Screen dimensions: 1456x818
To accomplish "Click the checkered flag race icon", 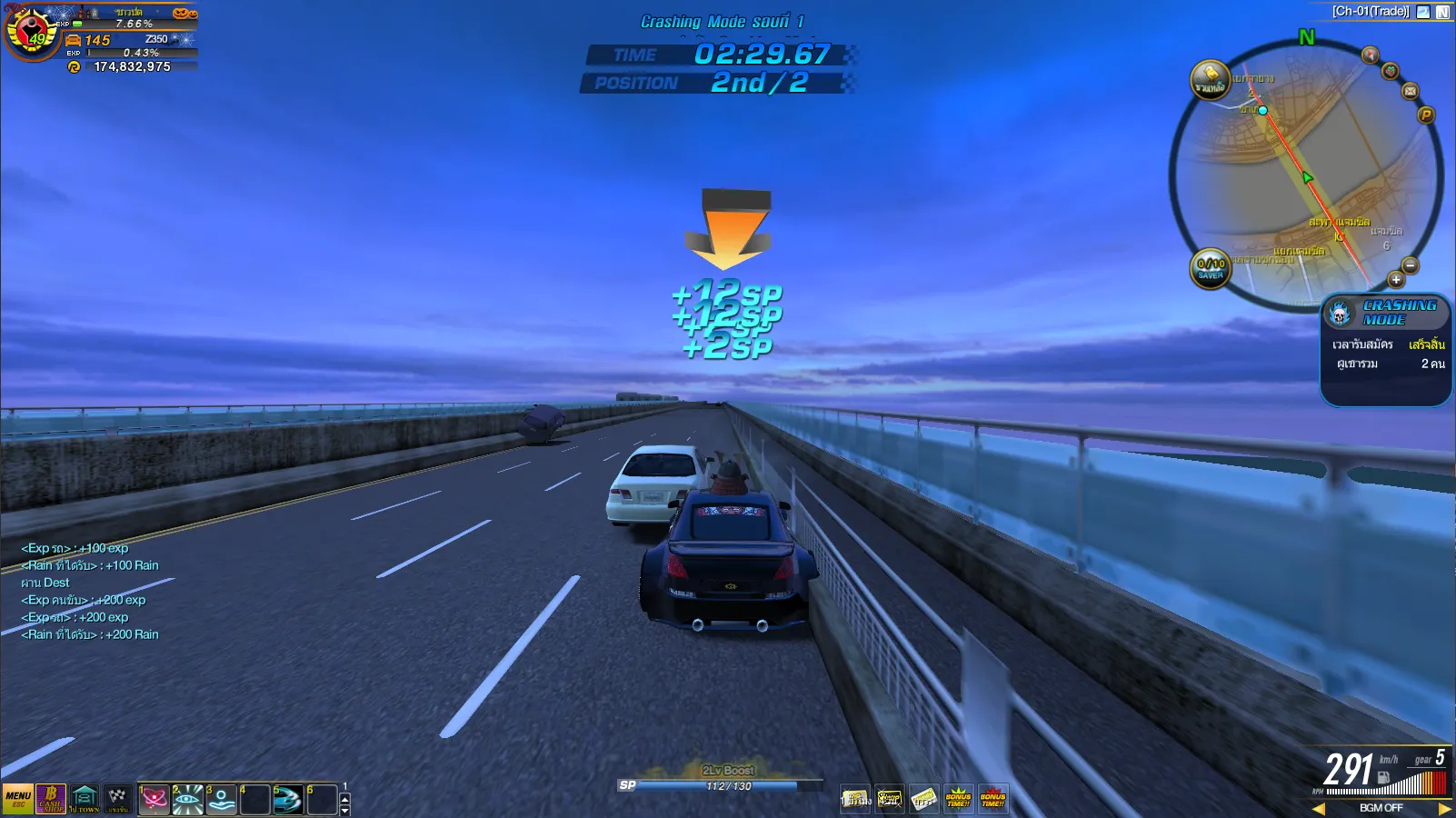I will coord(117,799).
